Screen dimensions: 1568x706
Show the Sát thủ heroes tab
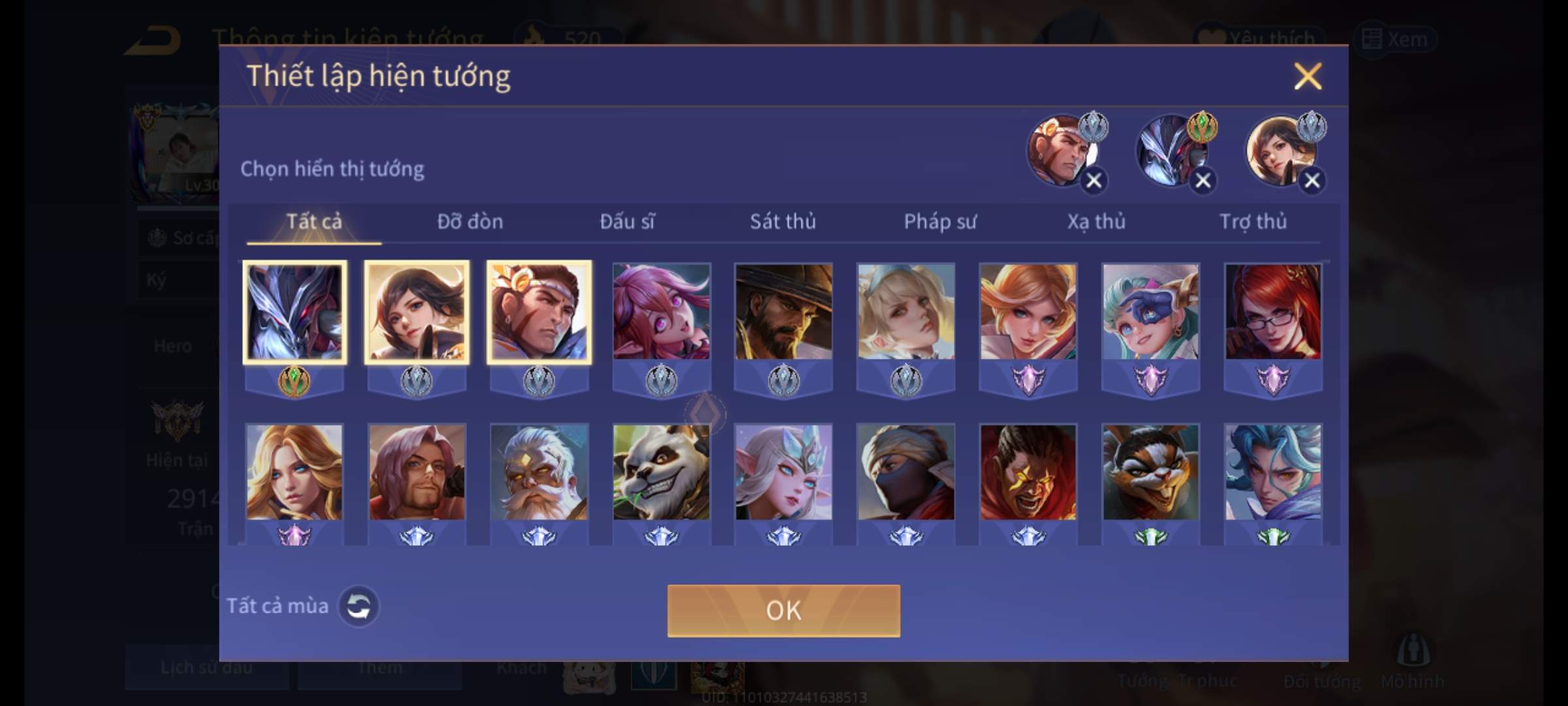click(783, 222)
